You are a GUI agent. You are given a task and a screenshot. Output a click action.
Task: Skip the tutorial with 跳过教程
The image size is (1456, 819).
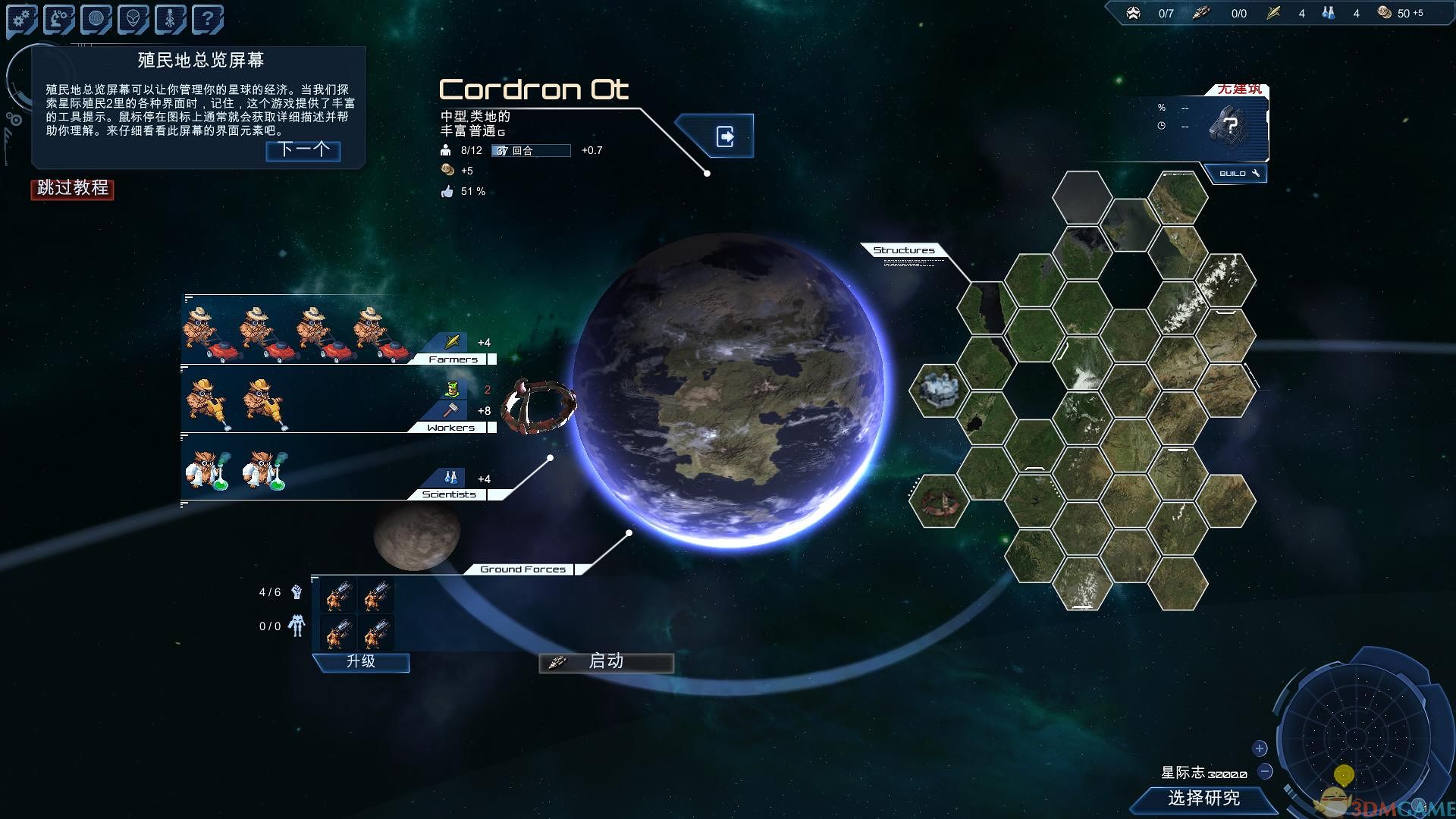[x=72, y=188]
